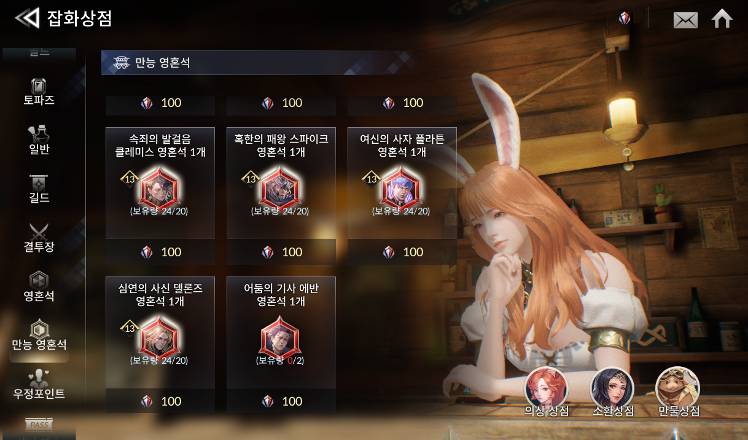This screenshot has width=748, height=440.
Task: Visit the 소환상점 summon shop
Action: 611,391
